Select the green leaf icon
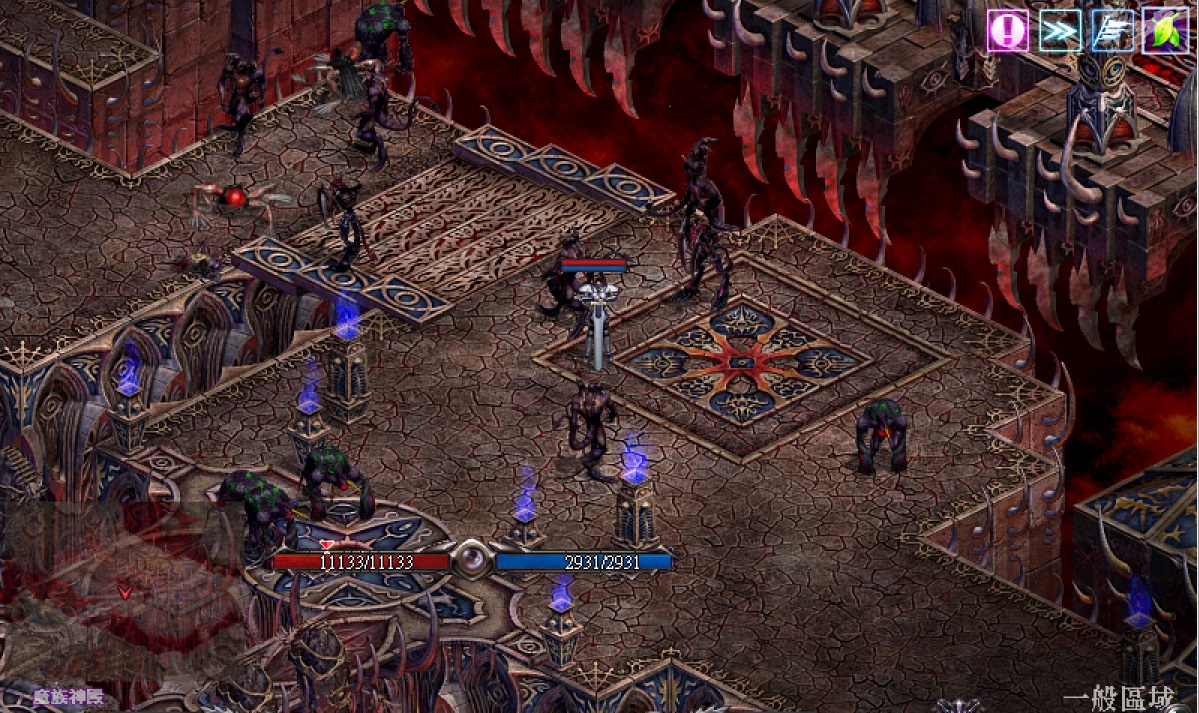This screenshot has height=713, width=1199. 1163,31
